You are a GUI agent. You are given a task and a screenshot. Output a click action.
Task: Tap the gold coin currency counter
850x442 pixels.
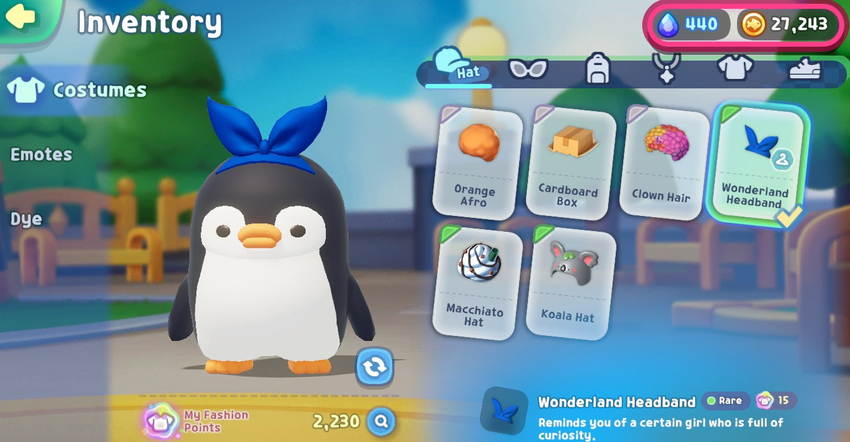click(786, 24)
